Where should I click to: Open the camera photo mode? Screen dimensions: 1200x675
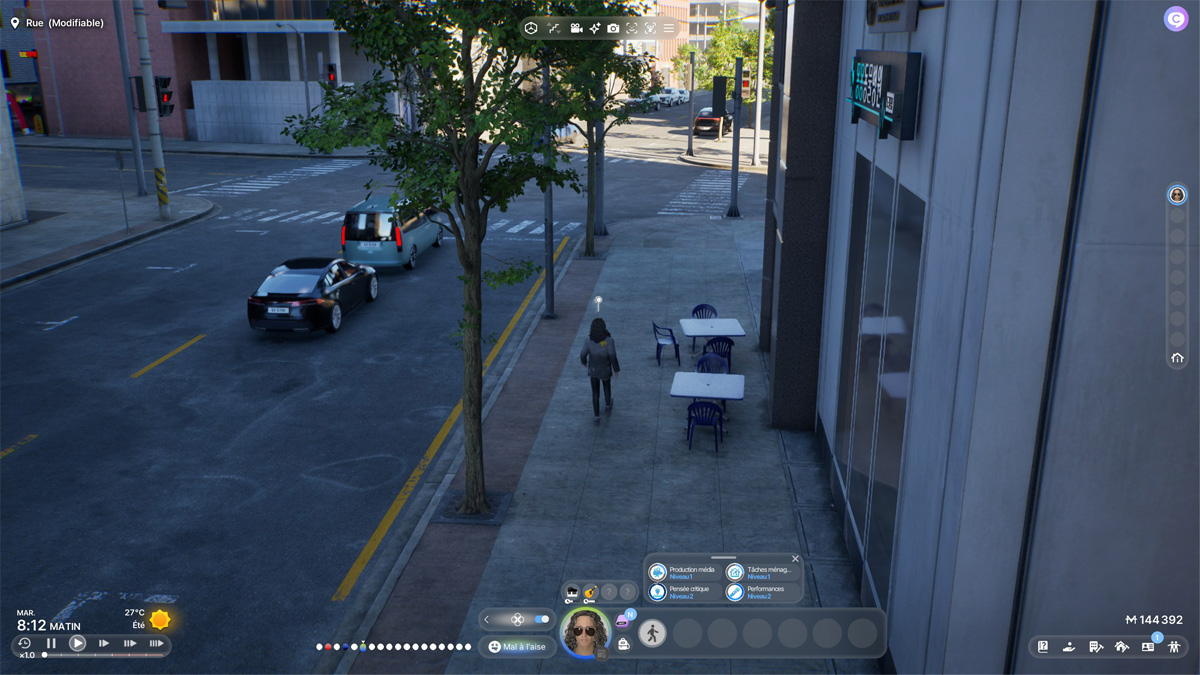pyautogui.click(x=613, y=28)
